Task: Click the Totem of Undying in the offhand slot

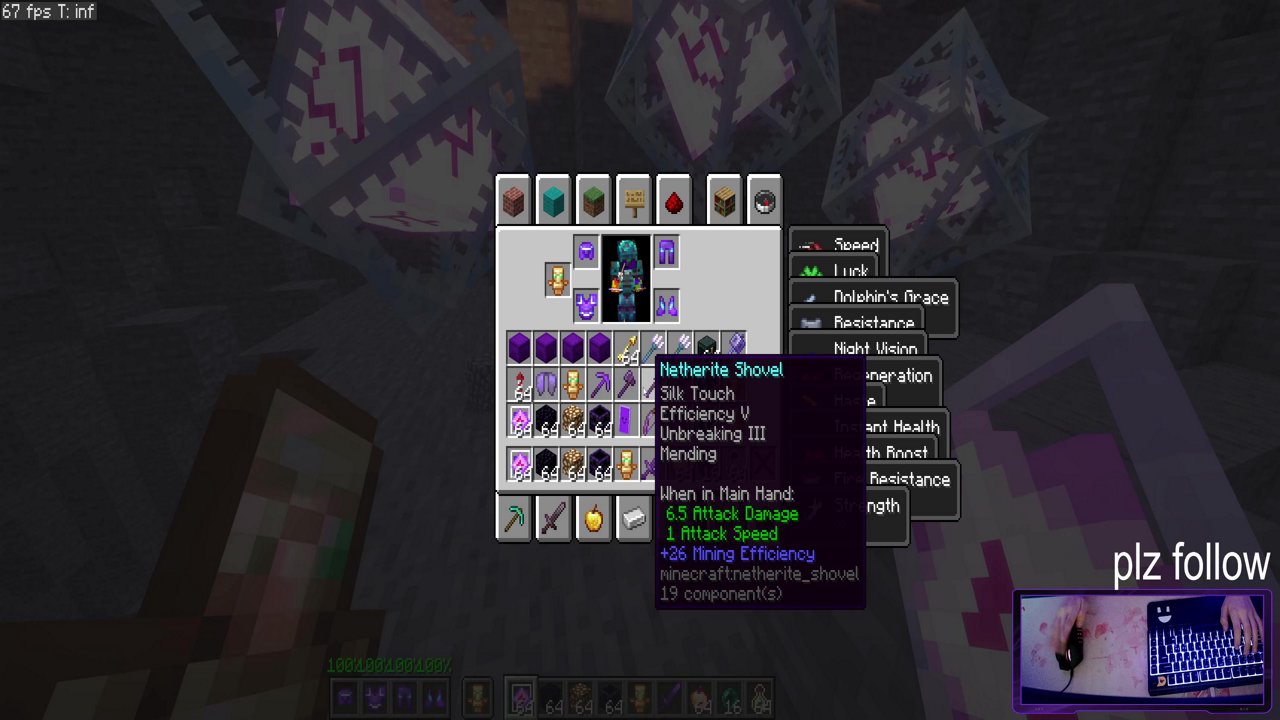Action: tap(557, 280)
